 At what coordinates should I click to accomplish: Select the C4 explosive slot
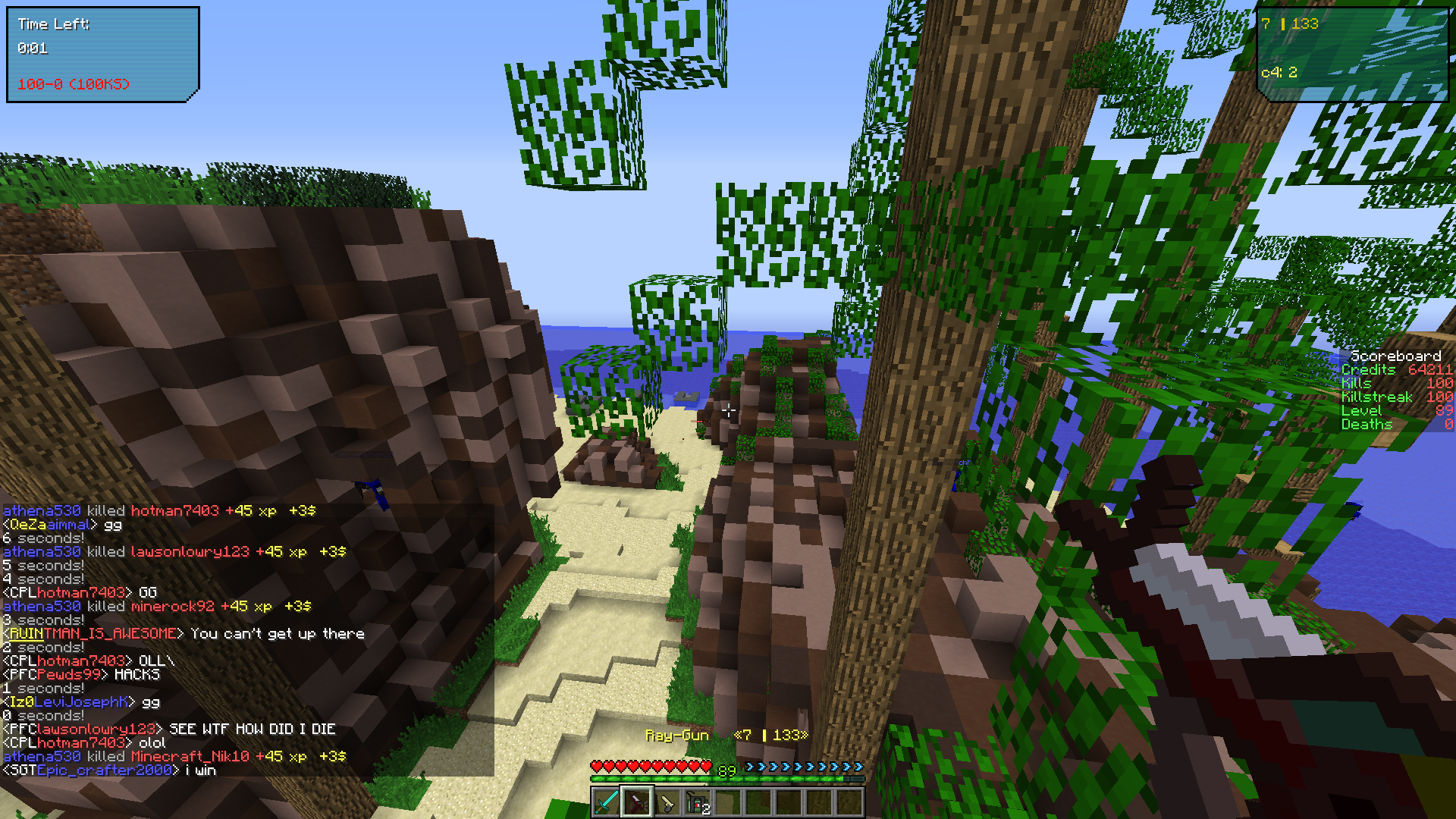coord(697,802)
